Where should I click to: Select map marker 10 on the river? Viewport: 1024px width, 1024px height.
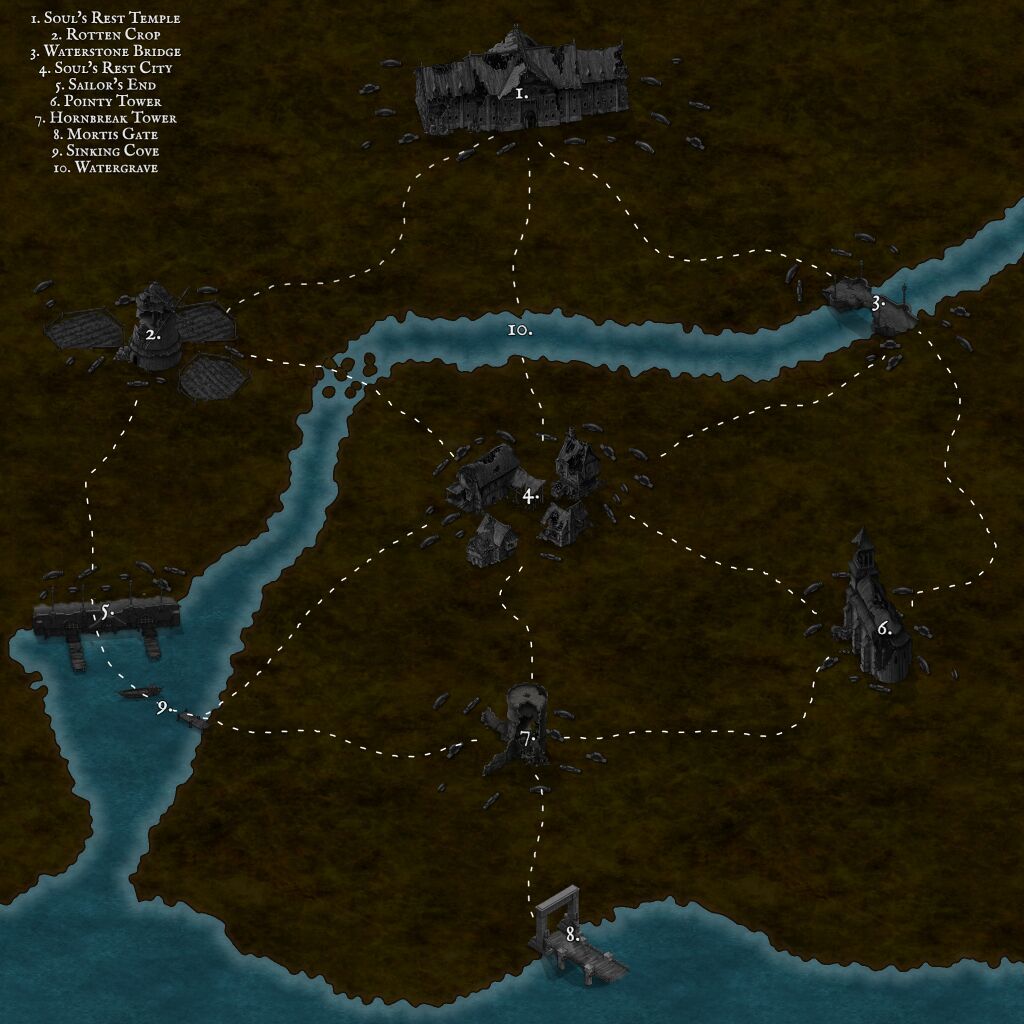(519, 328)
